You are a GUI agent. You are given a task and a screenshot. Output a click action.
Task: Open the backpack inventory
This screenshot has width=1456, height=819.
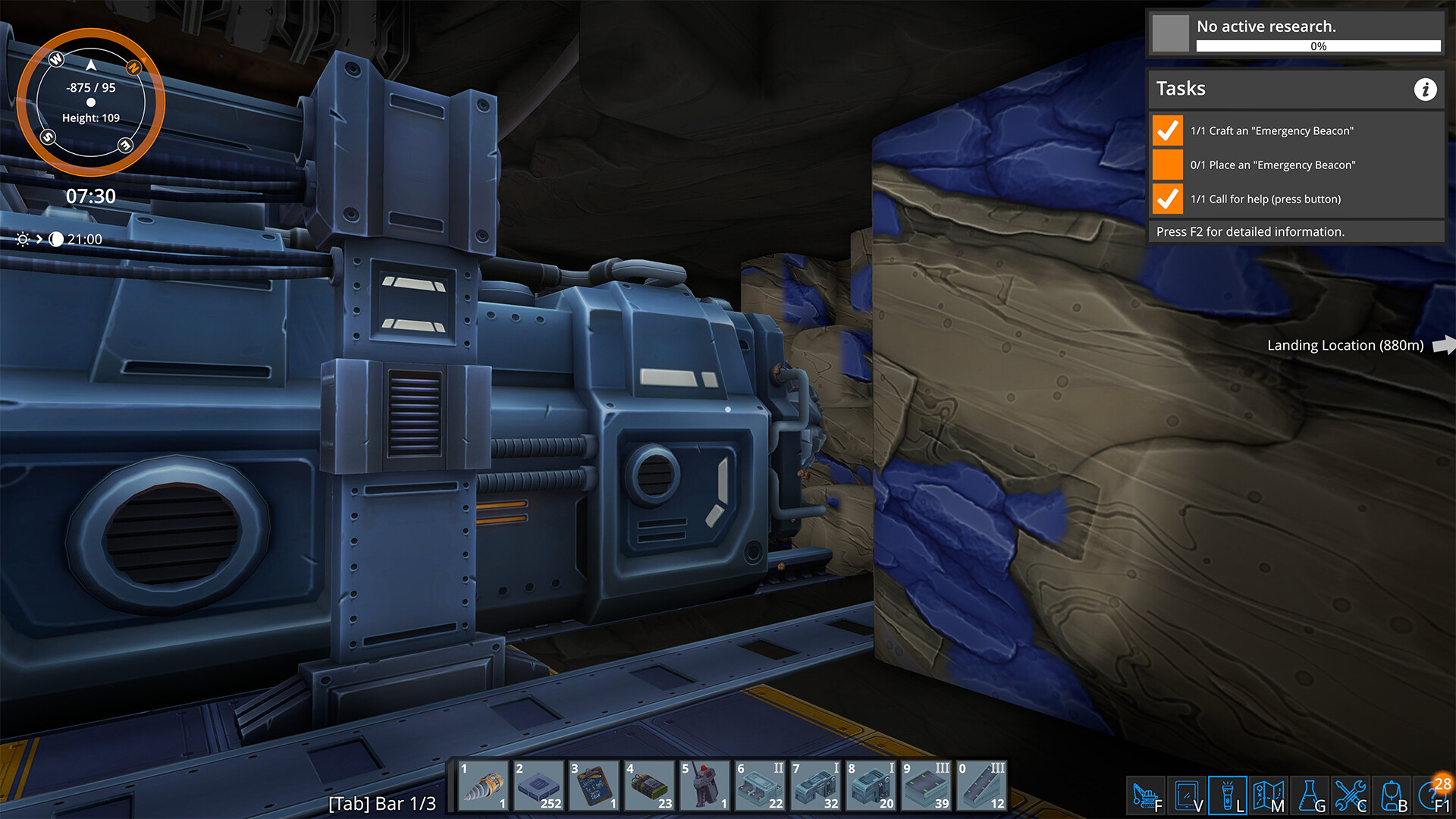pos(1392,796)
